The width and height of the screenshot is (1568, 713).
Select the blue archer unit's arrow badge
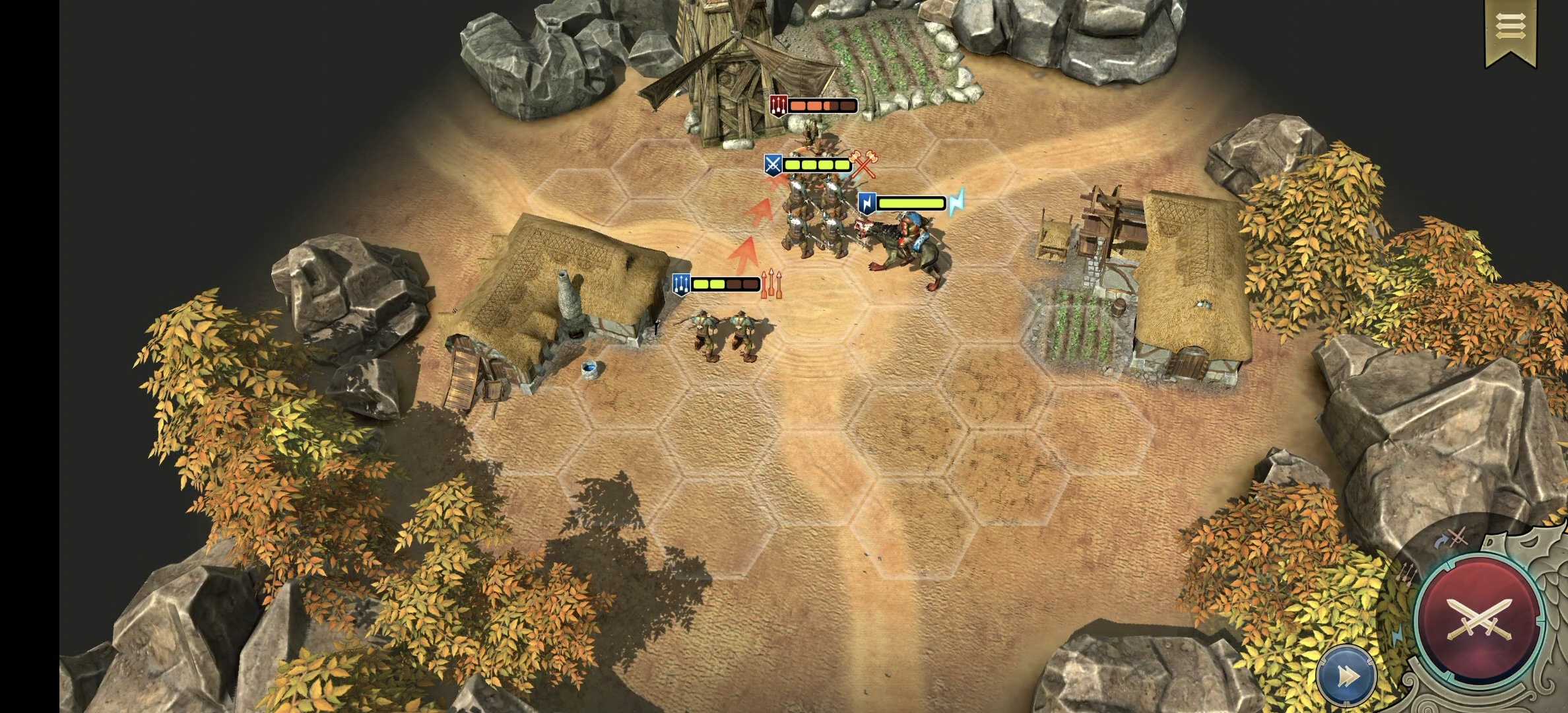[x=681, y=284]
